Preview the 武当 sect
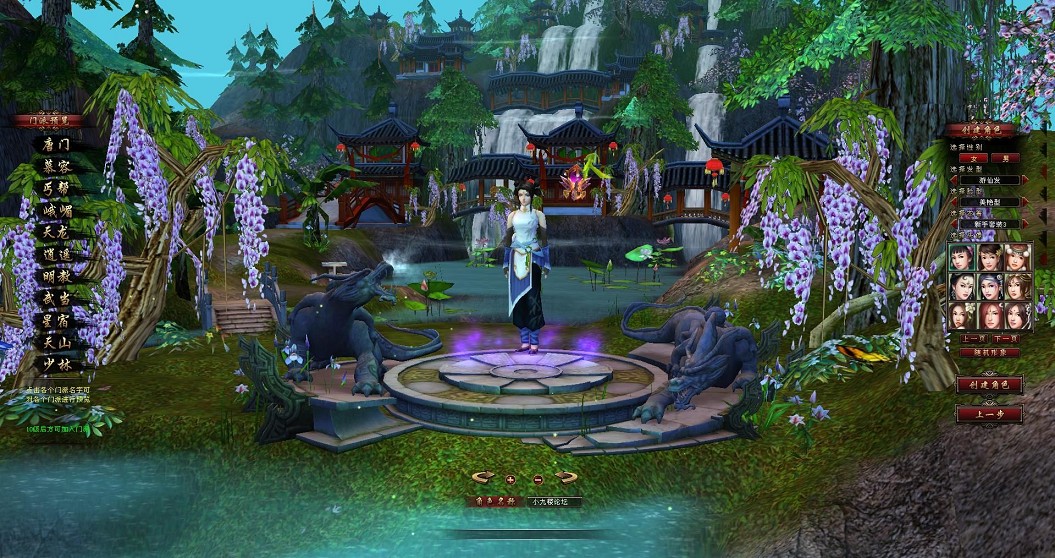This screenshot has width=1055, height=558. click(x=56, y=298)
